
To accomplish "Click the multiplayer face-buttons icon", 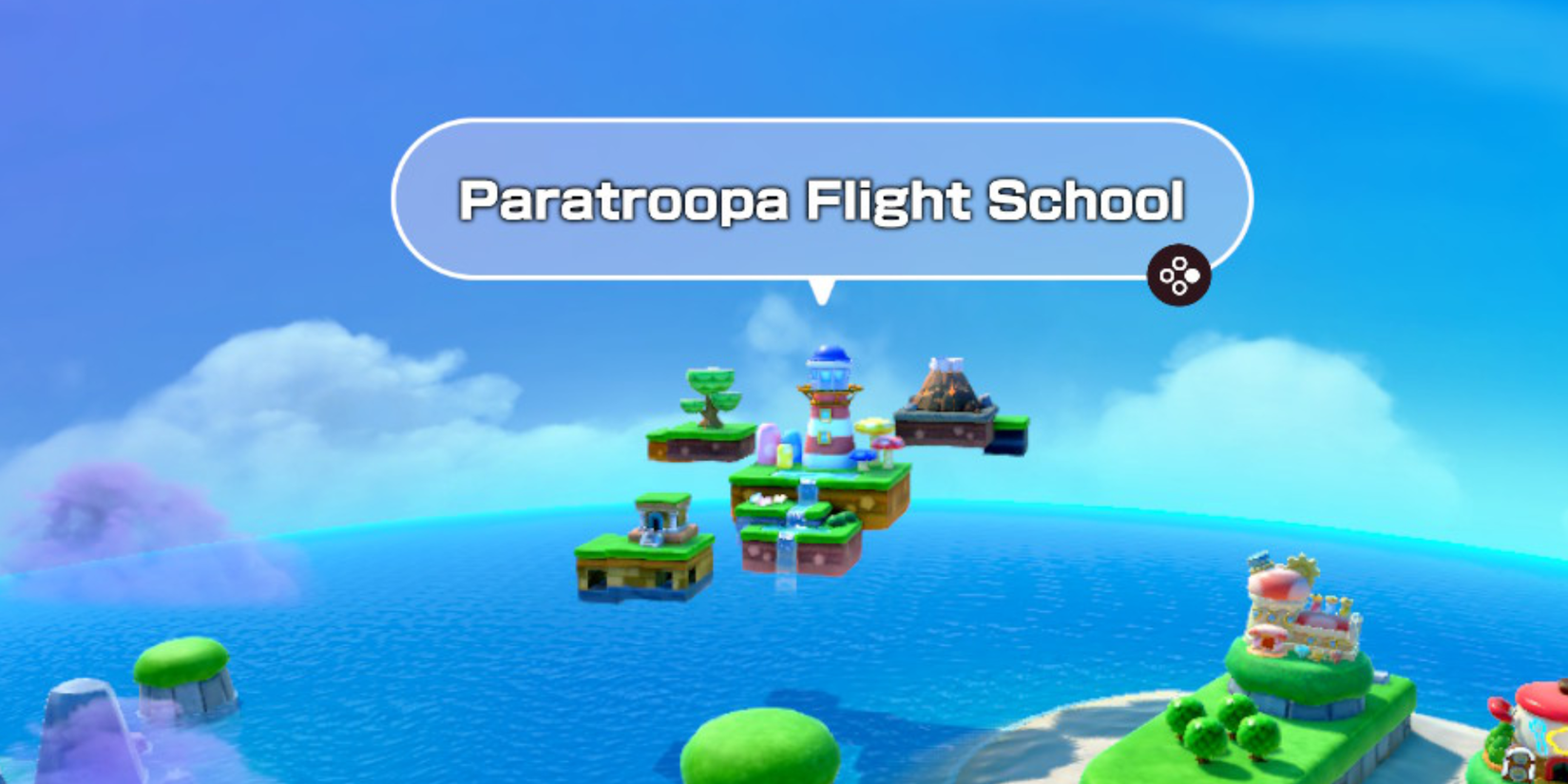I will pos(1180,276).
